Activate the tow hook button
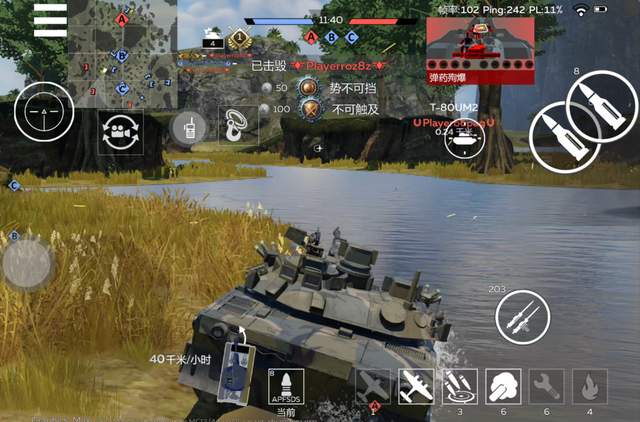640x422 pixels. [237, 127]
